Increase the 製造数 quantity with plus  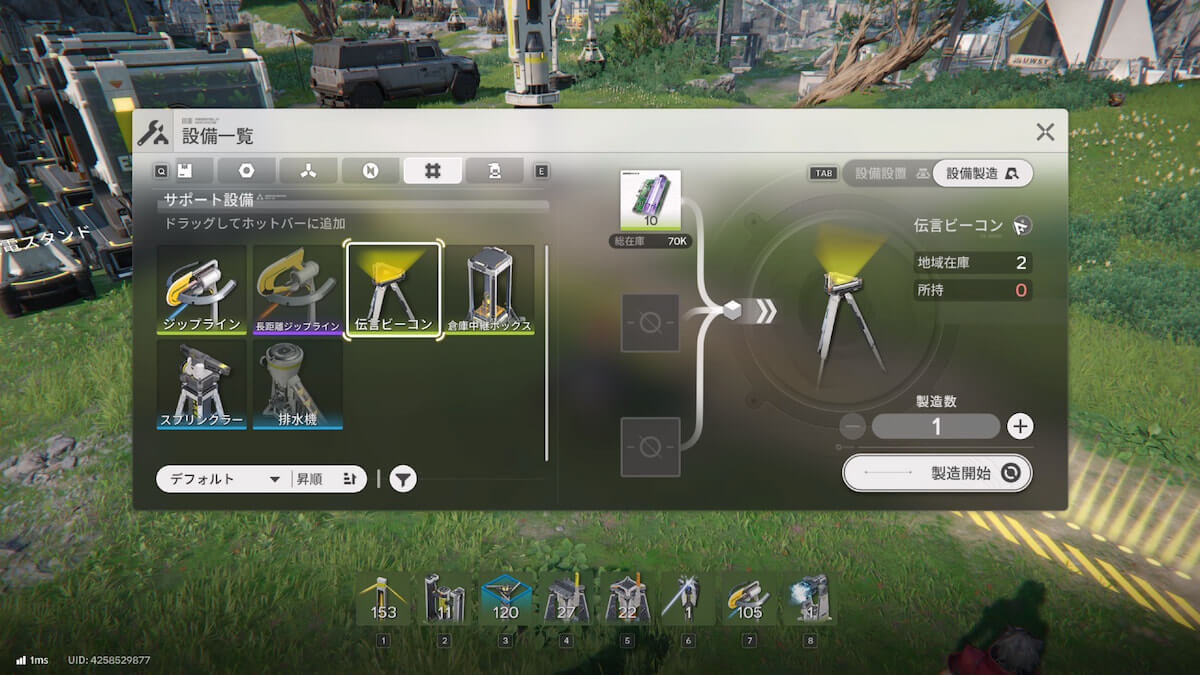1020,427
